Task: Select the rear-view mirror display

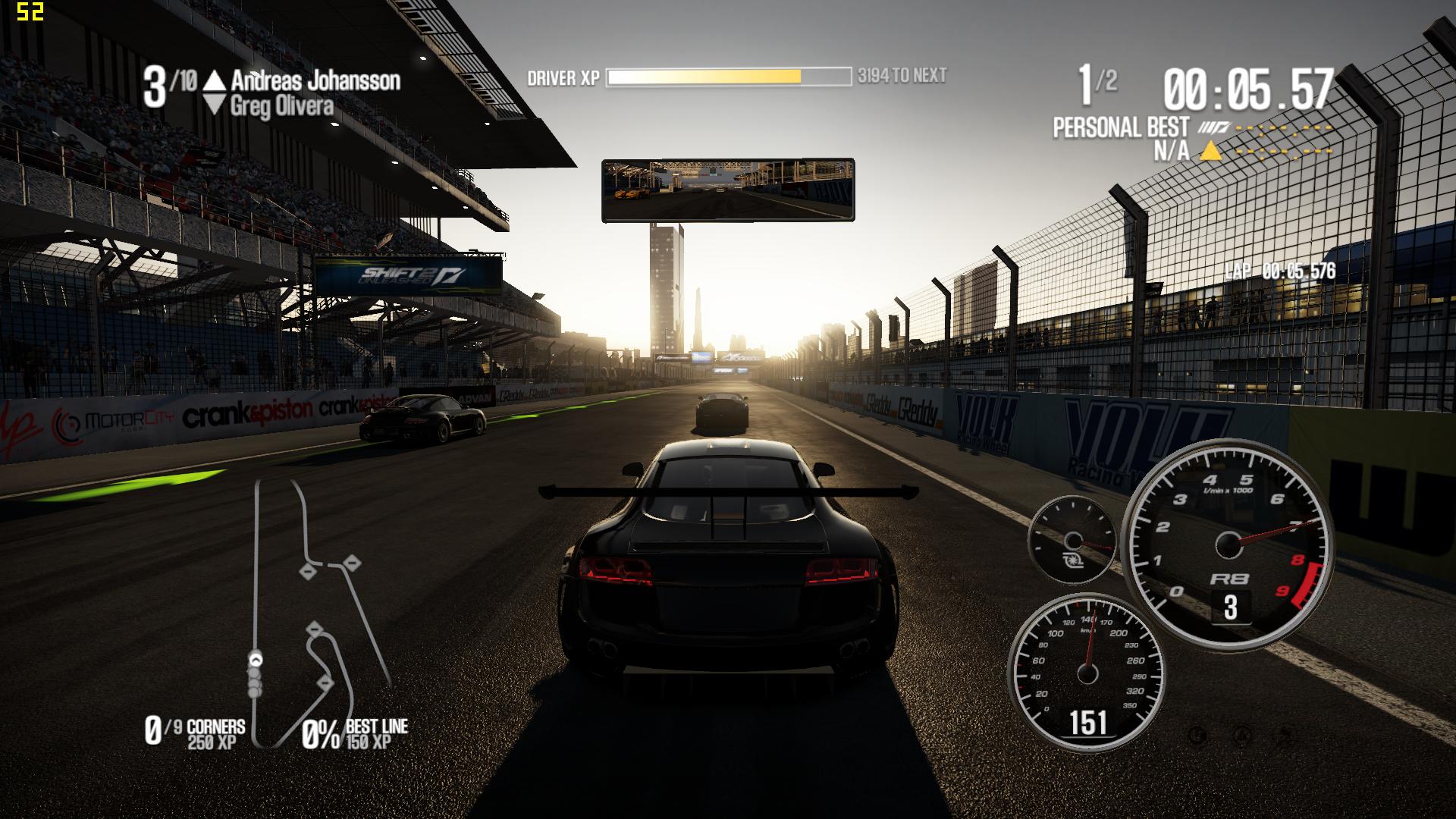Action: pos(728,190)
